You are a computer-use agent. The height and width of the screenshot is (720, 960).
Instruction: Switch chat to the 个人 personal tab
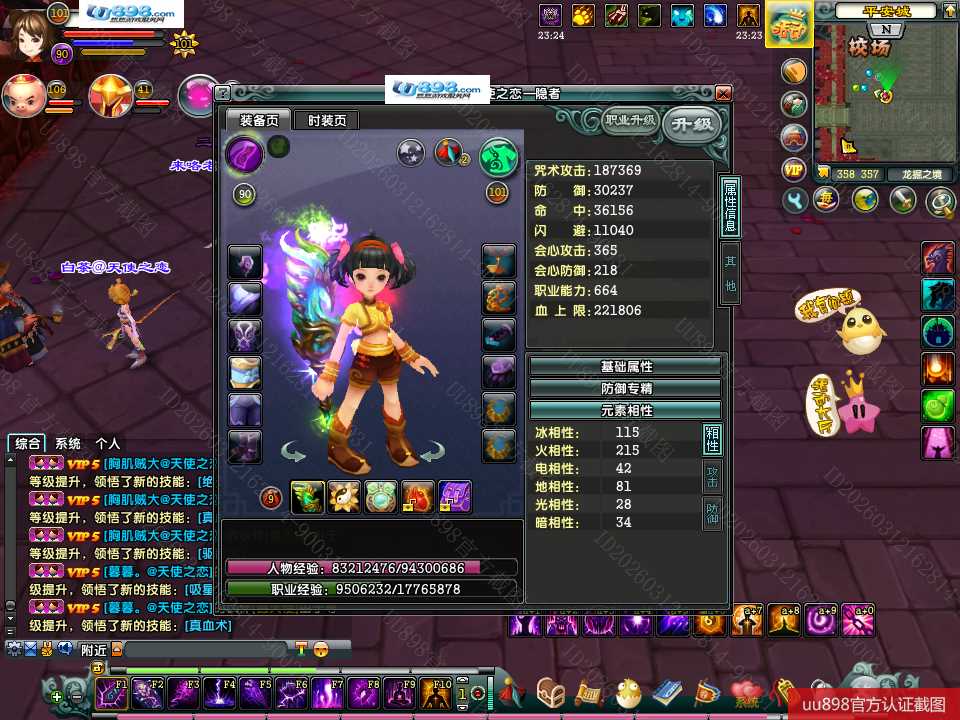107,443
